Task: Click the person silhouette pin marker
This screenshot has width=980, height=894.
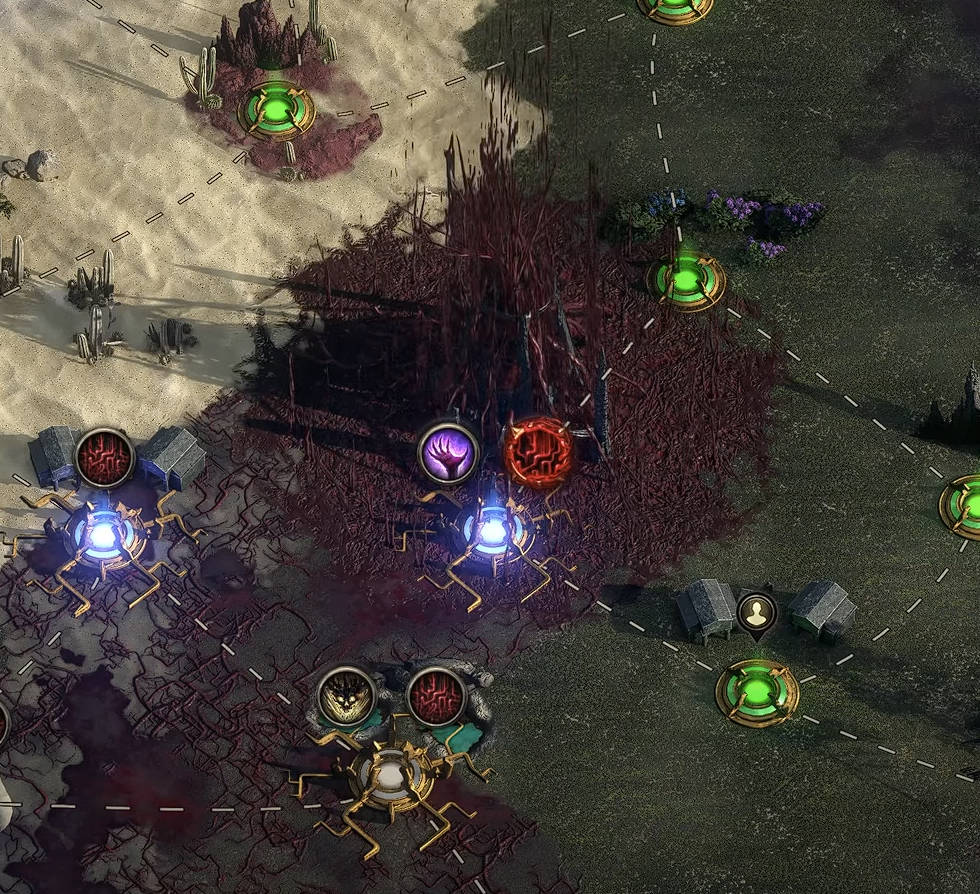Action: (757, 613)
